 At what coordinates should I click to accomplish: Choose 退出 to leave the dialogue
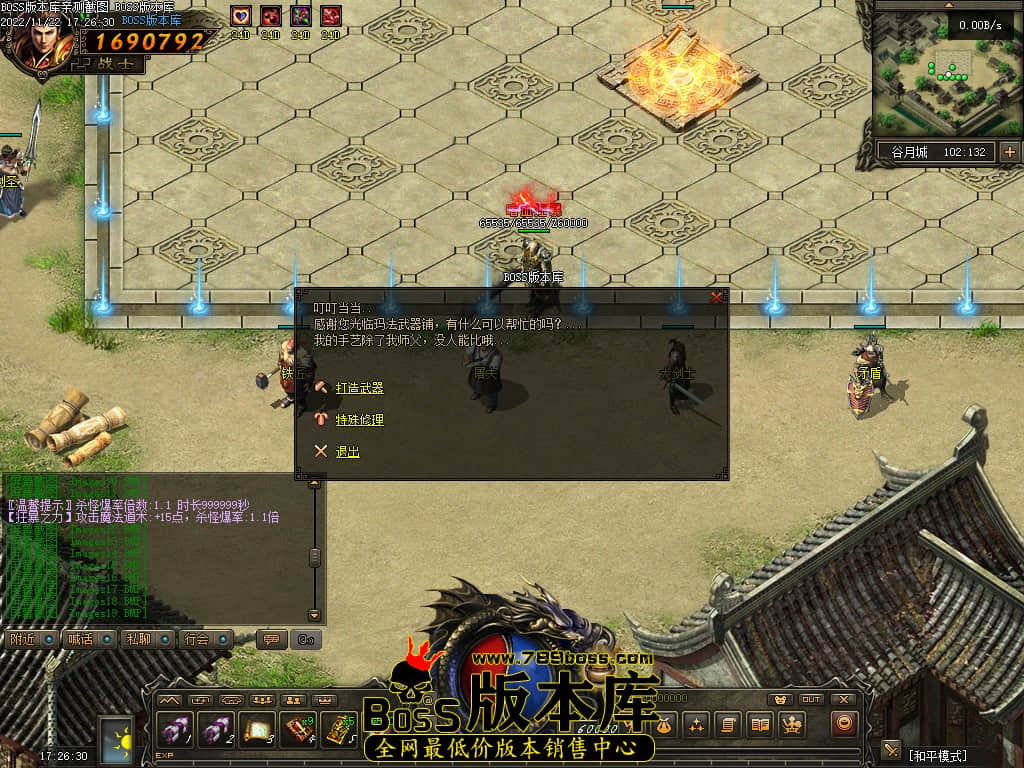347,452
